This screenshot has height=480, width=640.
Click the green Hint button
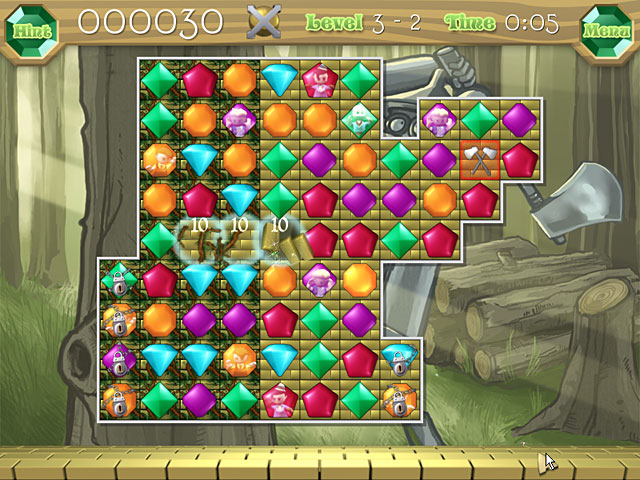tap(29, 26)
